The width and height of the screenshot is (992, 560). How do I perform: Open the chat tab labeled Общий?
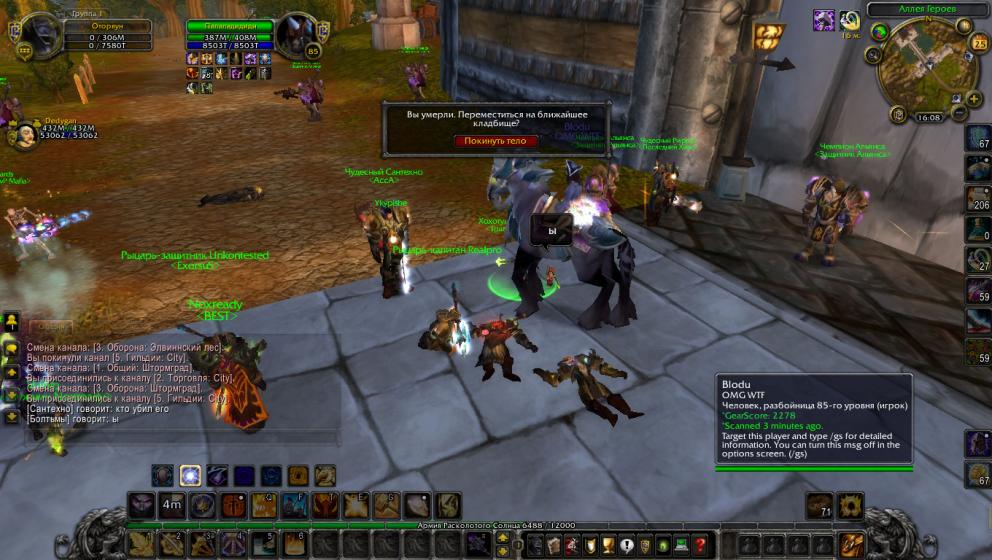point(48,327)
